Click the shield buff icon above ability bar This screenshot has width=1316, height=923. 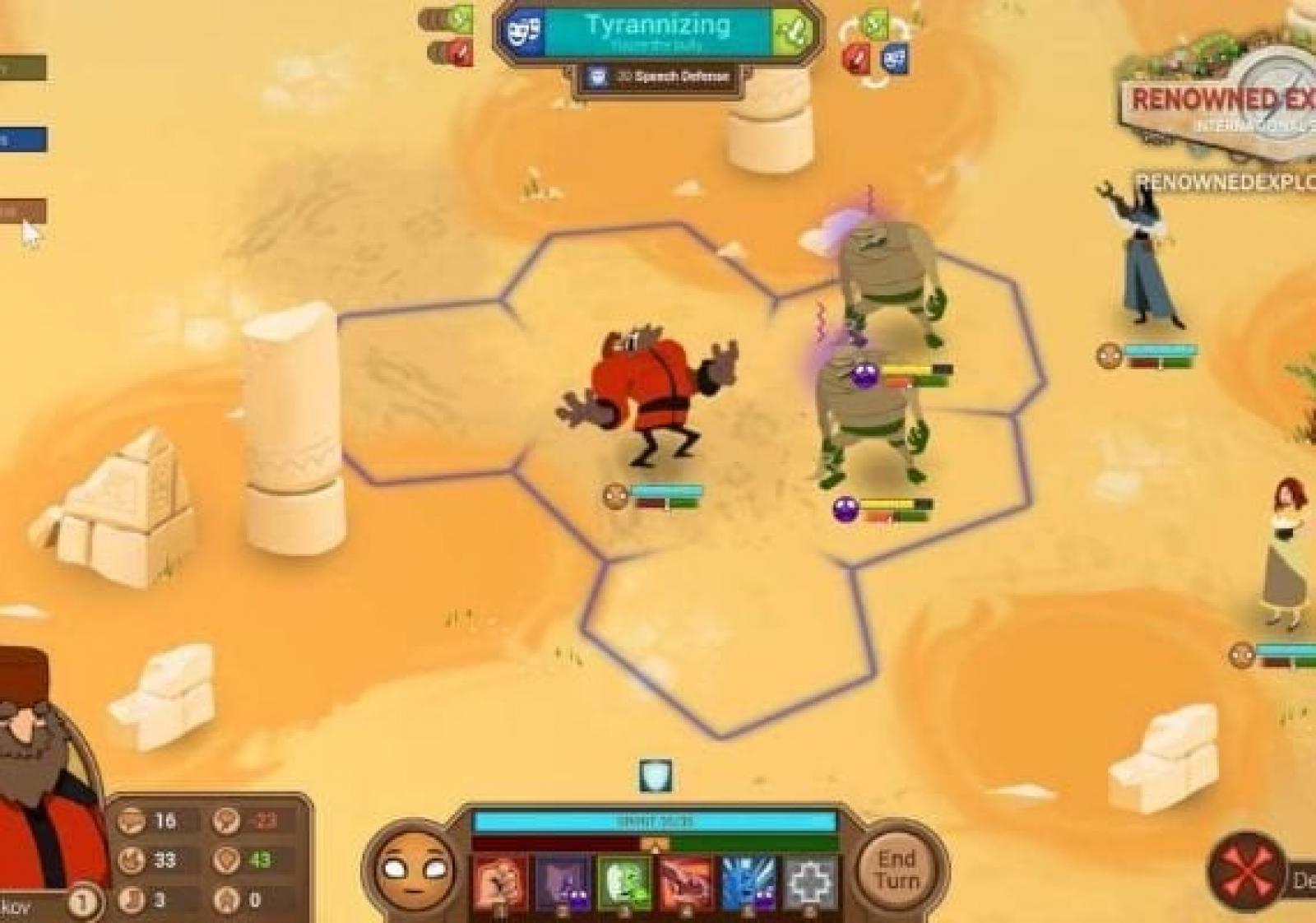click(x=656, y=776)
